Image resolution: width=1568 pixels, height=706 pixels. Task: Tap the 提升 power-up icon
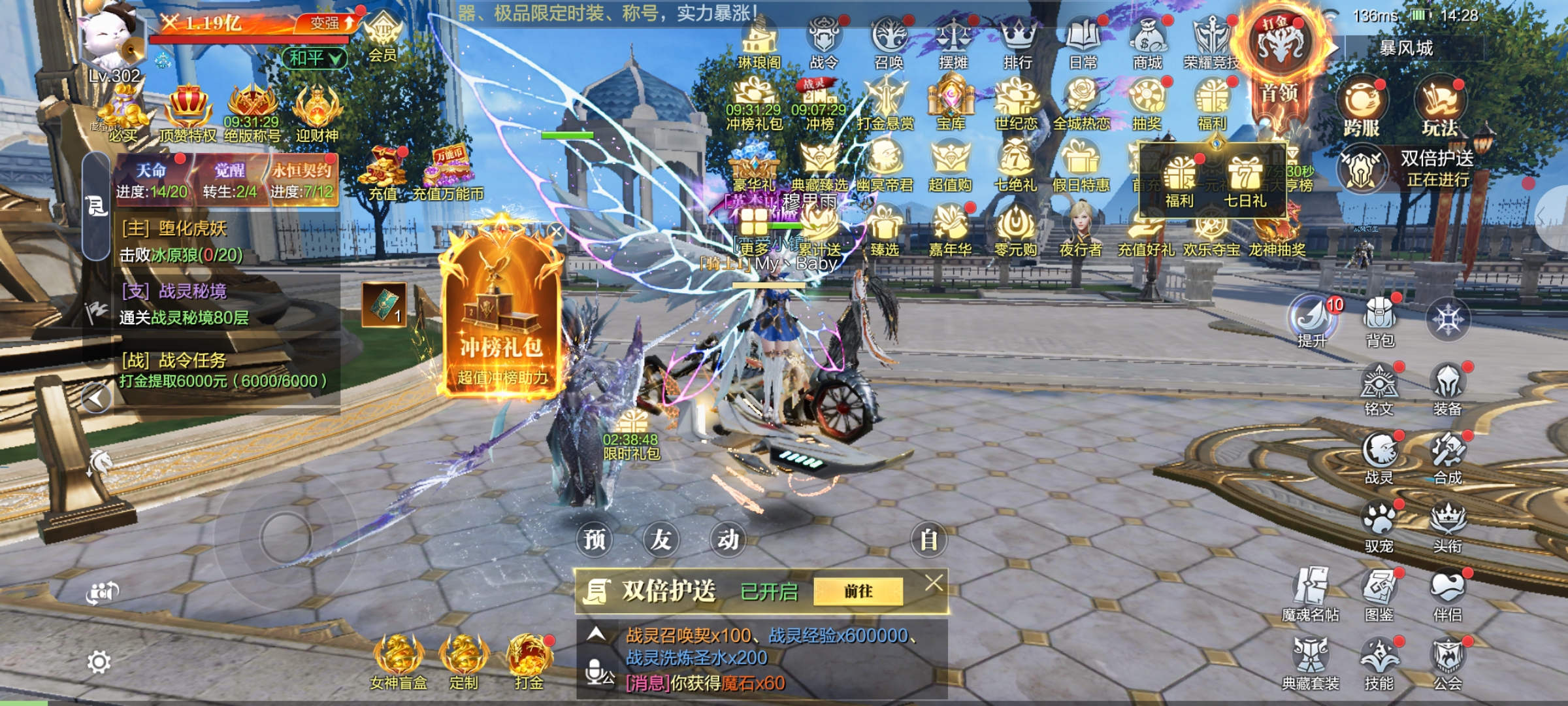pyautogui.click(x=1313, y=320)
